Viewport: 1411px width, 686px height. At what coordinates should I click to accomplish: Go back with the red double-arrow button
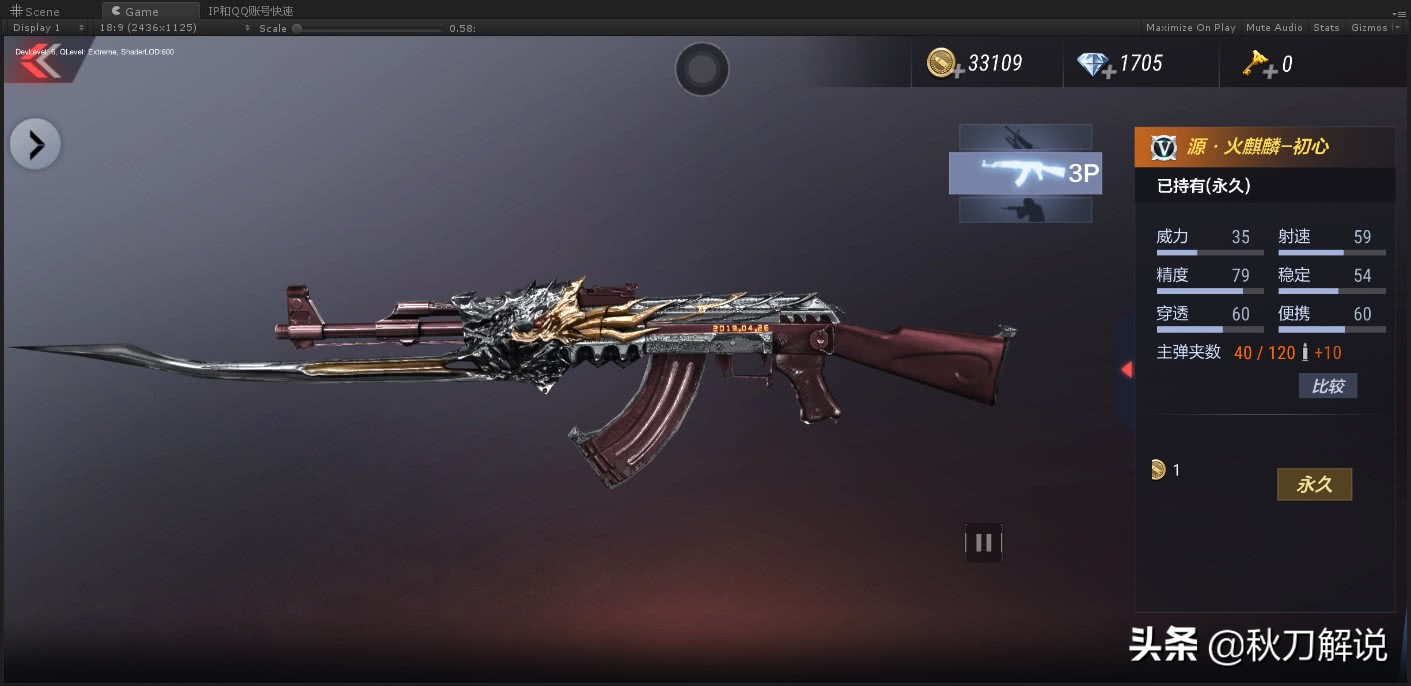click(39, 62)
